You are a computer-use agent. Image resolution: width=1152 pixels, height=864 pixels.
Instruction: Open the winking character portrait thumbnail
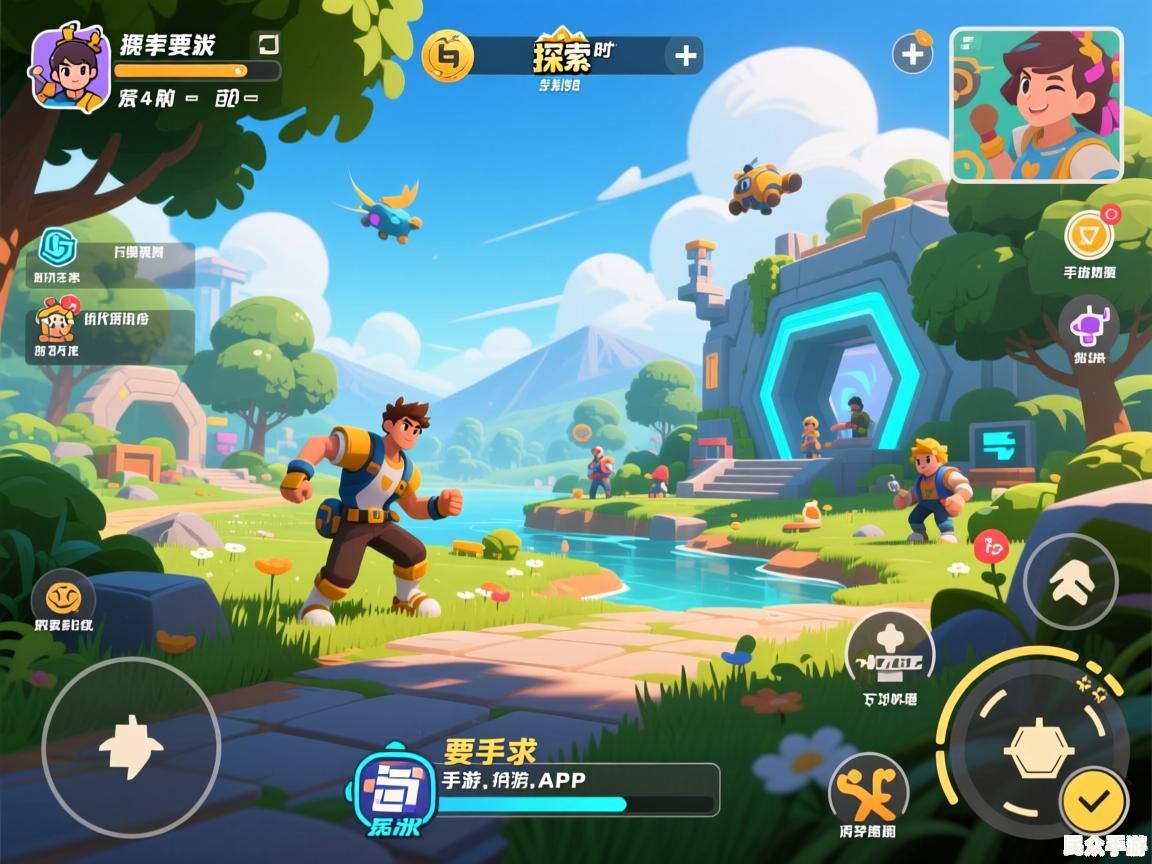pos(1036,105)
